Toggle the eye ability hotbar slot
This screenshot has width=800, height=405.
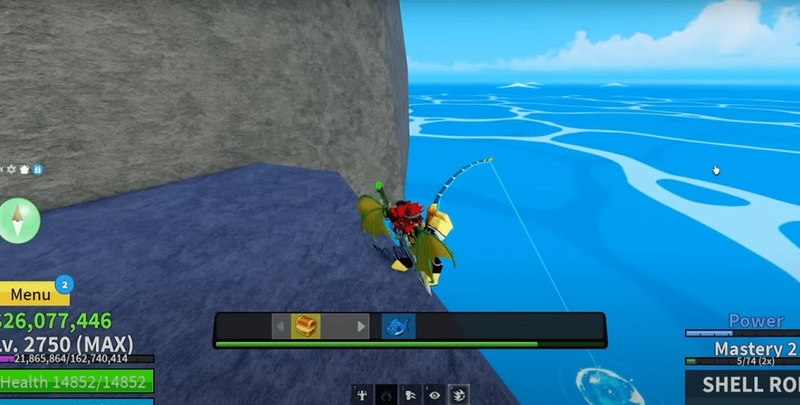433,395
